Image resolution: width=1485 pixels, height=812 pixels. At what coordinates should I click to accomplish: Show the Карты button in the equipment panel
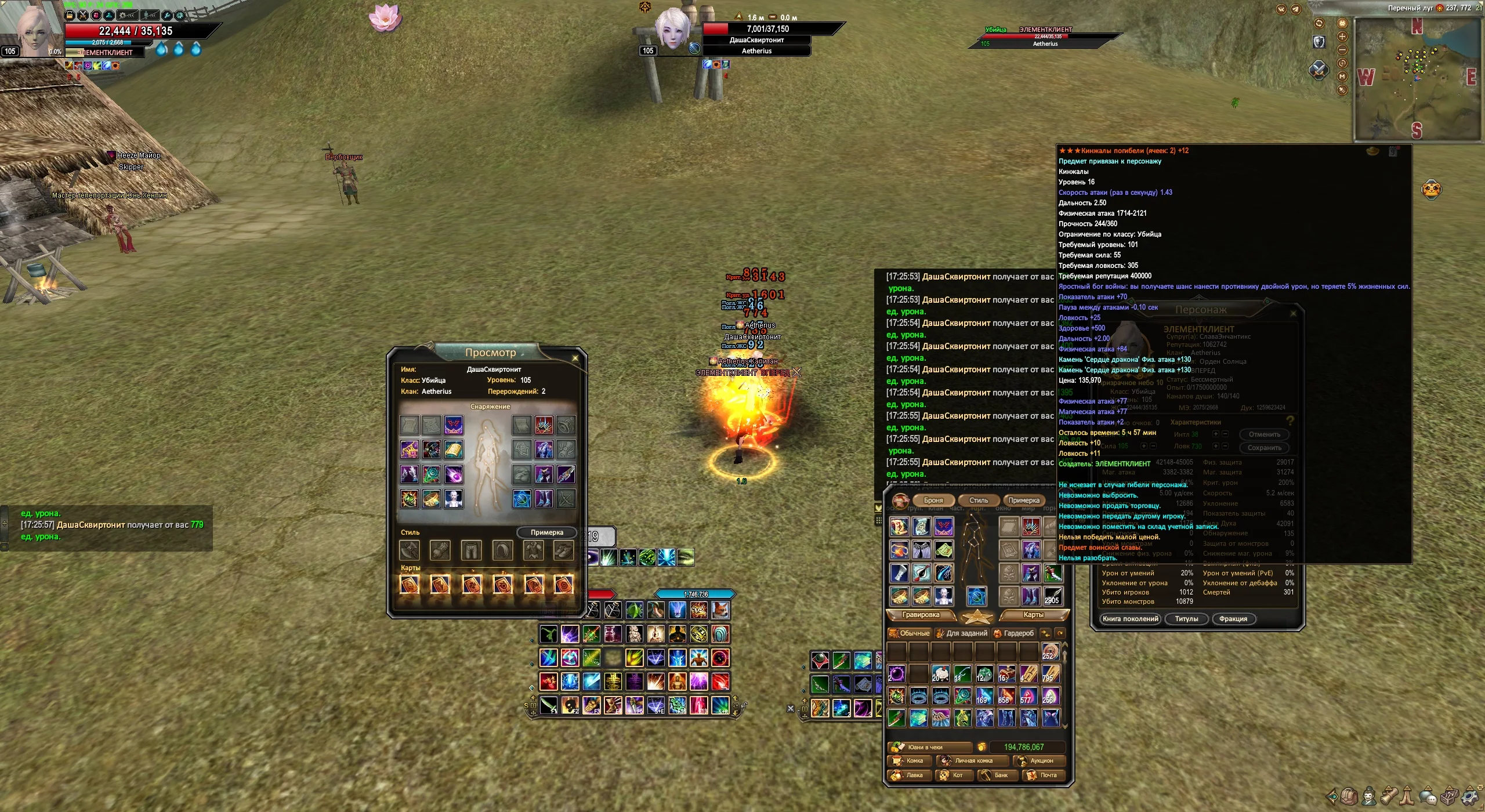click(1033, 615)
